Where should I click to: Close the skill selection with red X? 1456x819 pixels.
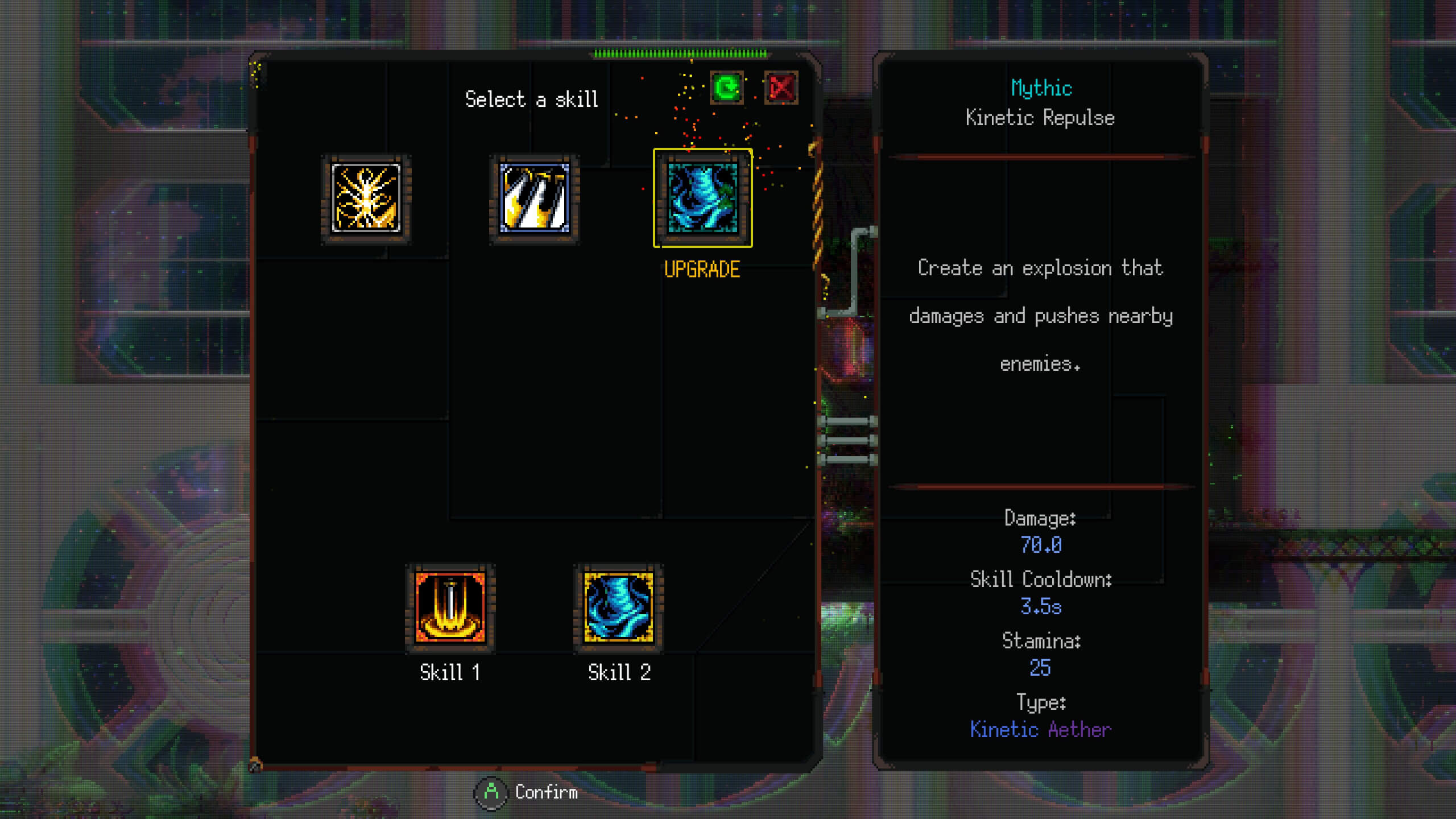click(781, 88)
